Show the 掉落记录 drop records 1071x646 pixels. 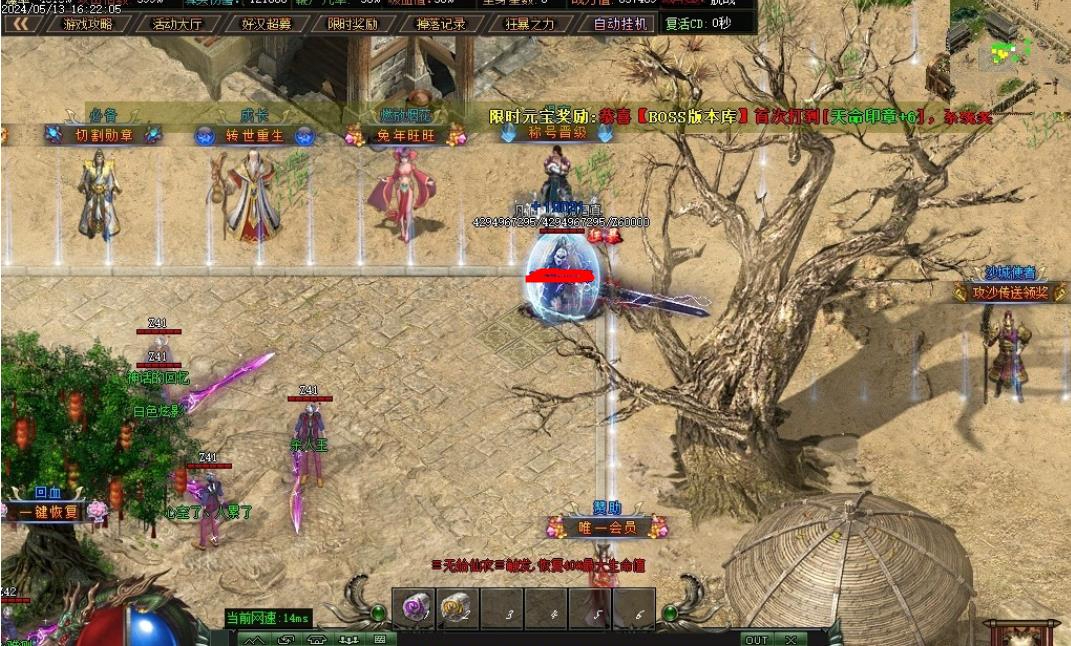click(441, 24)
